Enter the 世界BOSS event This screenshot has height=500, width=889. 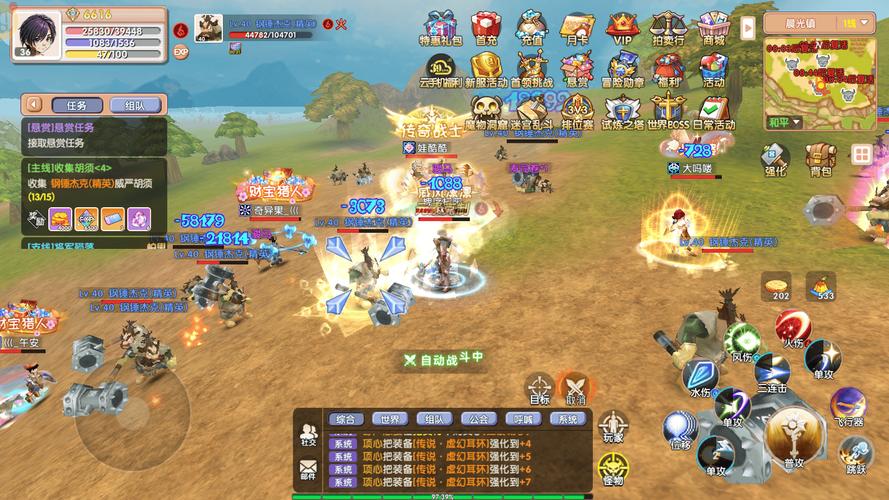click(x=668, y=110)
